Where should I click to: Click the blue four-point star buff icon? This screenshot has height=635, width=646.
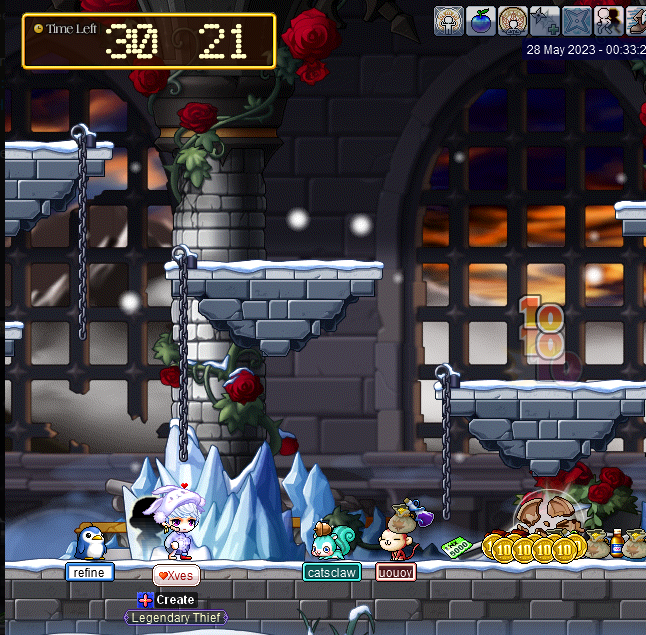[577, 20]
